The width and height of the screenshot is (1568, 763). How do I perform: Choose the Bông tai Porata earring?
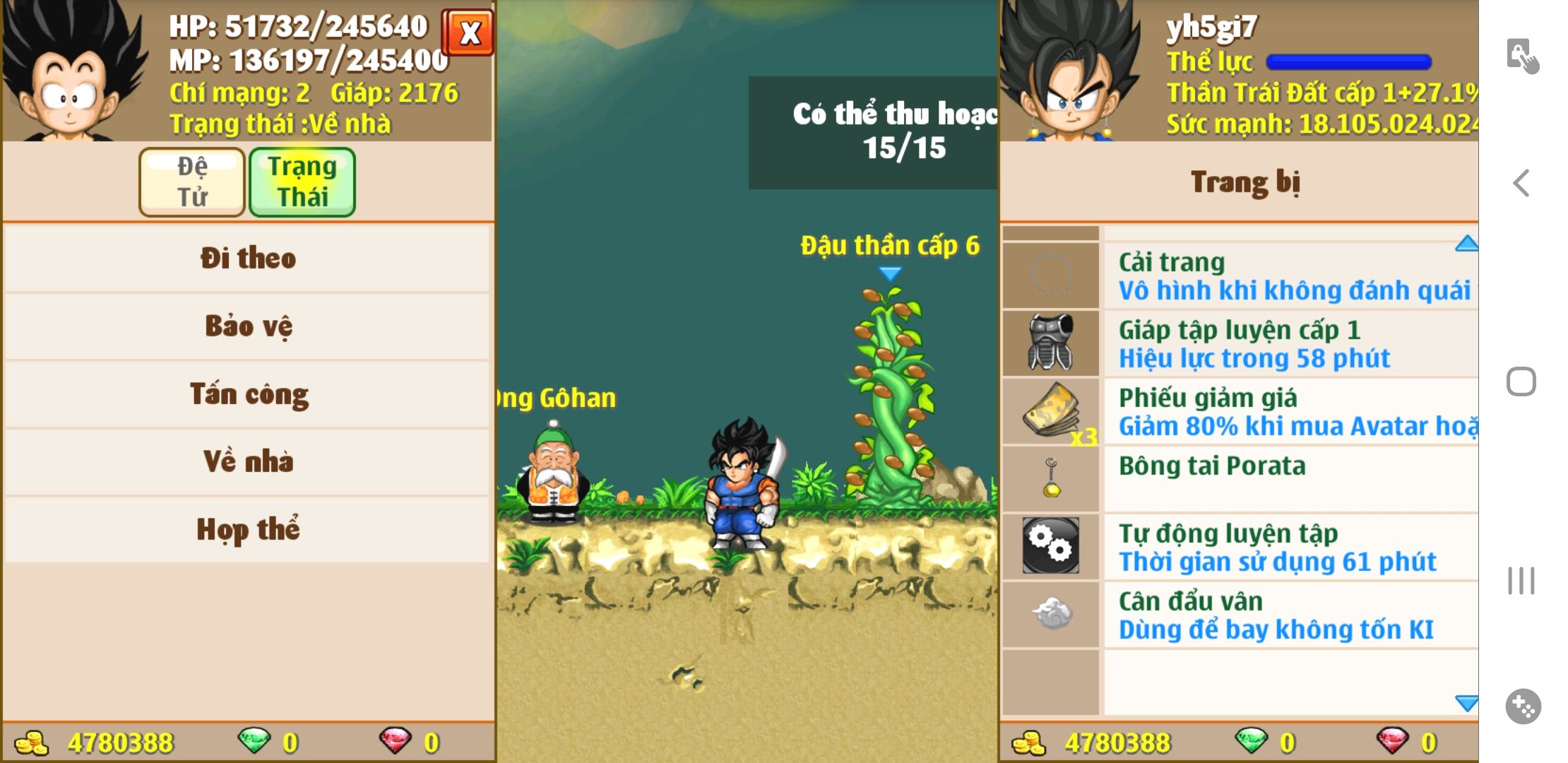coord(1290,479)
